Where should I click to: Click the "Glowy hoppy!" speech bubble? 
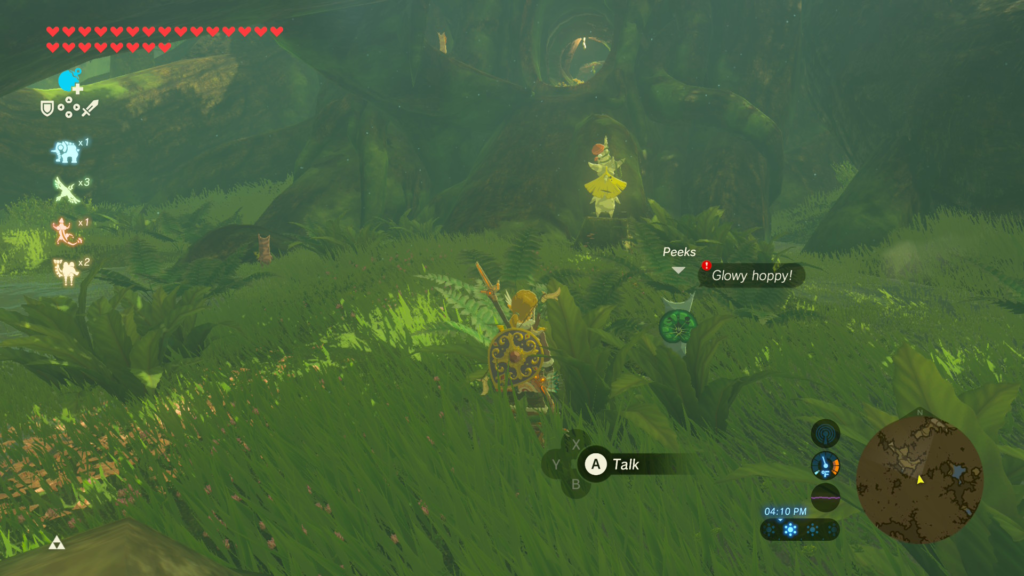pyautogui.click(x=753, y=275)
